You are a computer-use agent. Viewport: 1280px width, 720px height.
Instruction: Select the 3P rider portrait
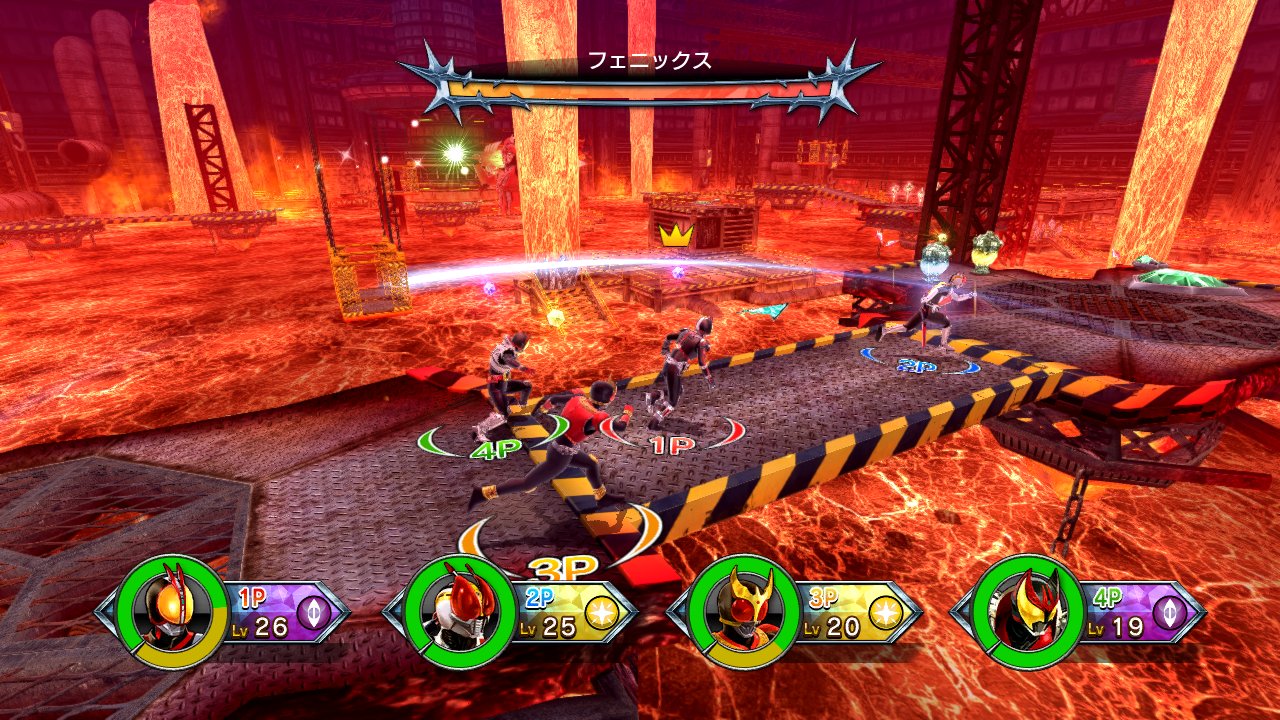click(746, 610)
